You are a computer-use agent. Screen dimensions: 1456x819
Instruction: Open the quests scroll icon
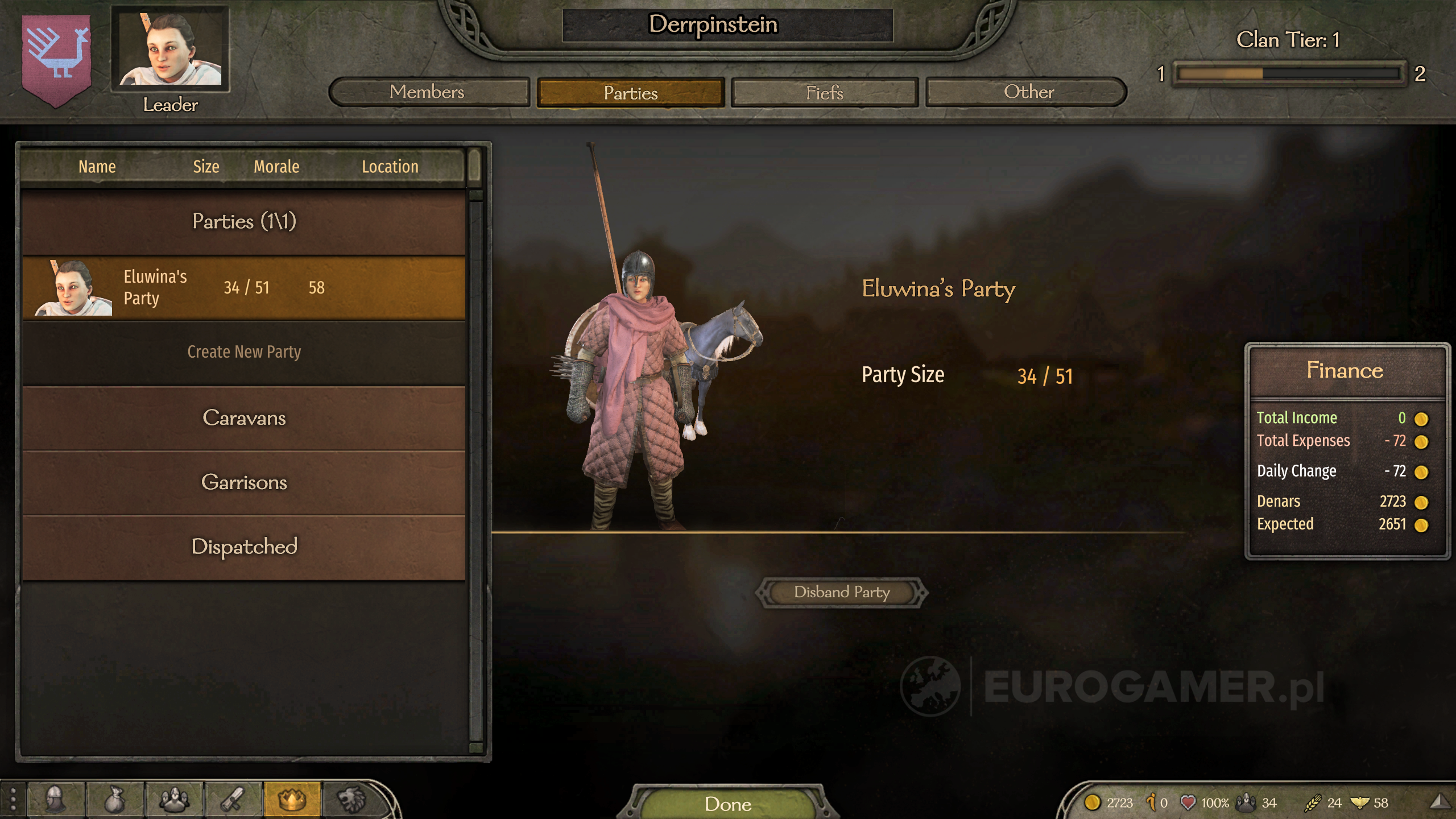click(x=233, y=800)
